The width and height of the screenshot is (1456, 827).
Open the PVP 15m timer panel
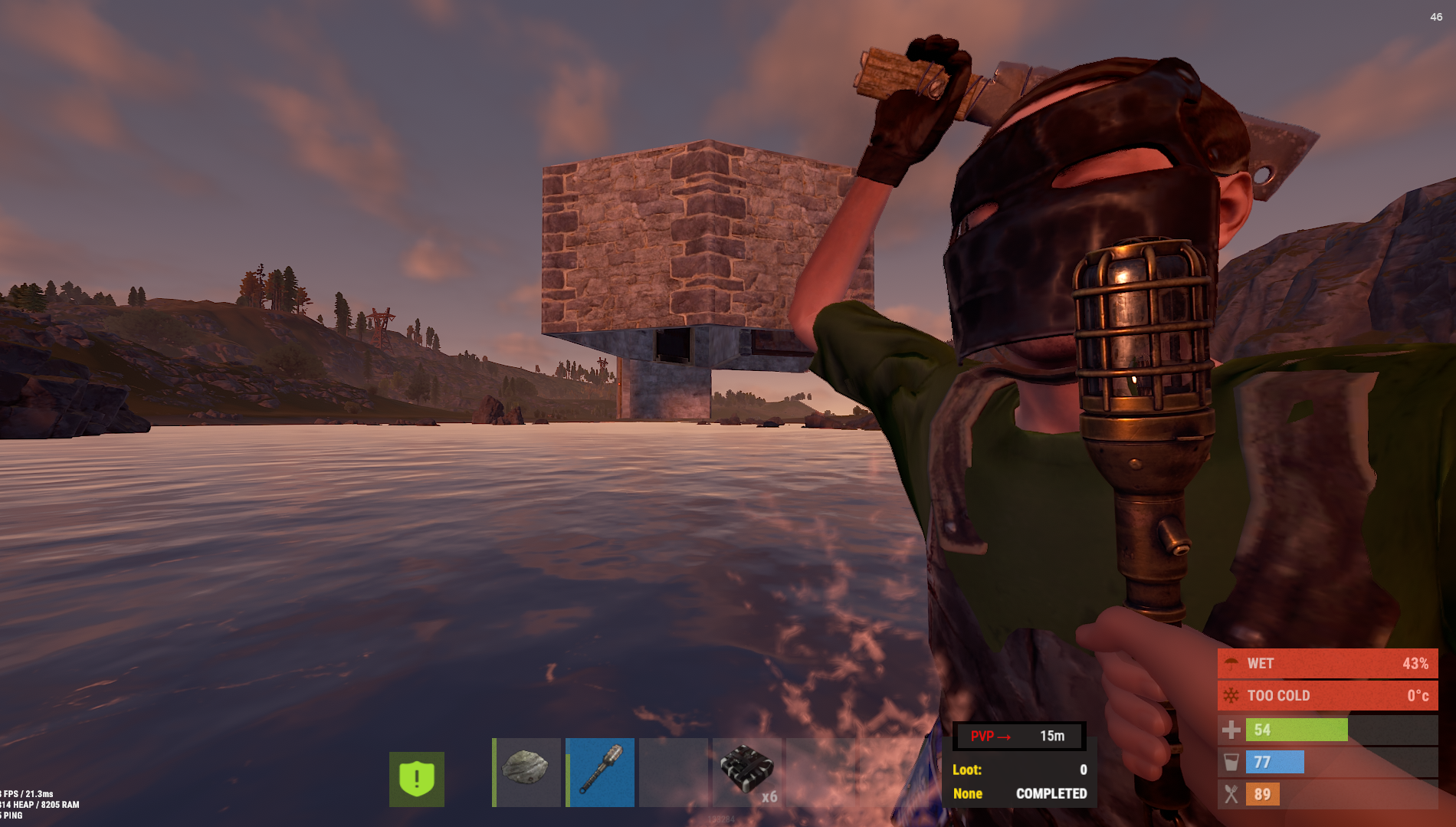1018,736
